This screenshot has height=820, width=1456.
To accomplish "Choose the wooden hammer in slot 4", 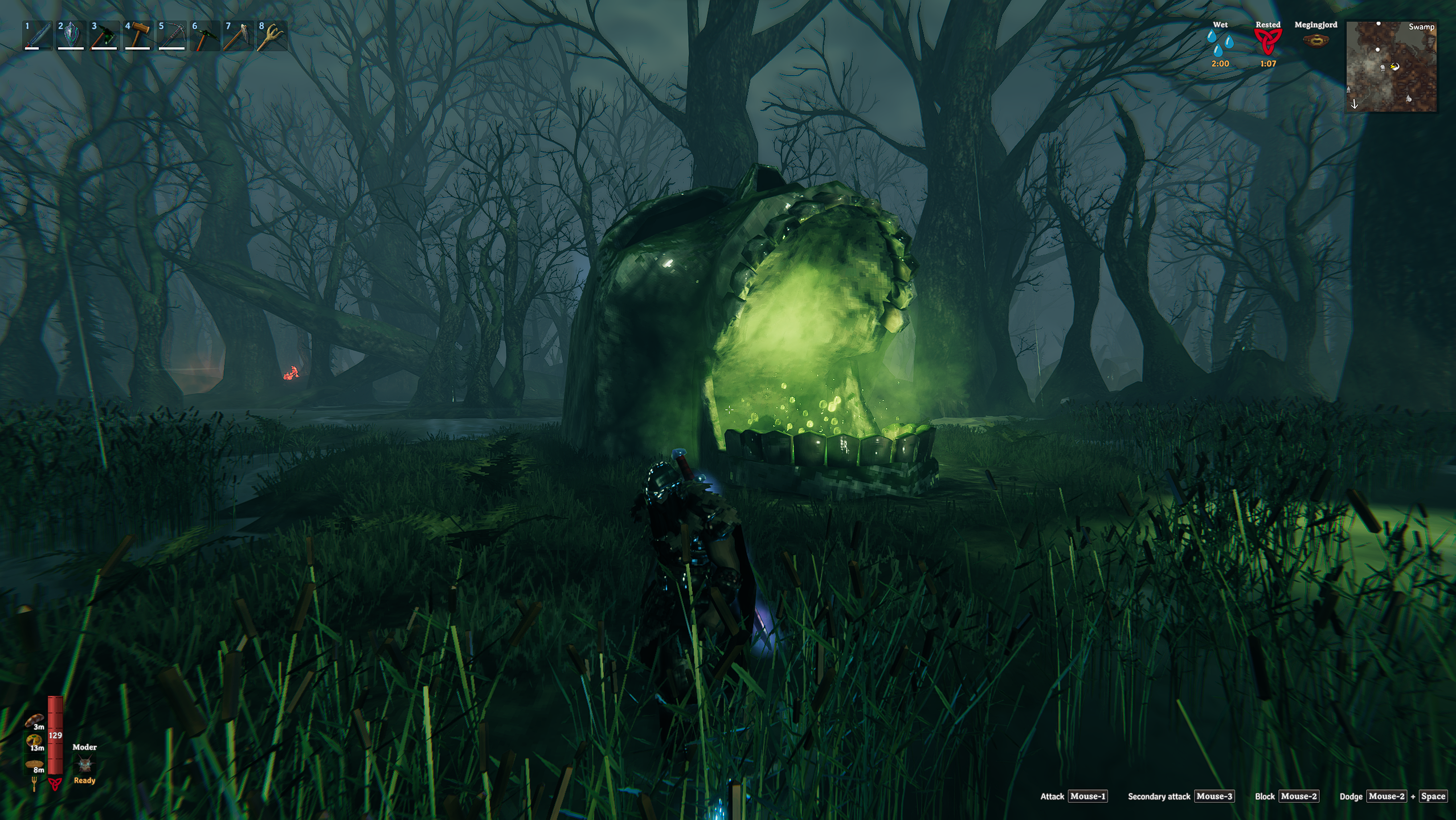I will point(138,36).
